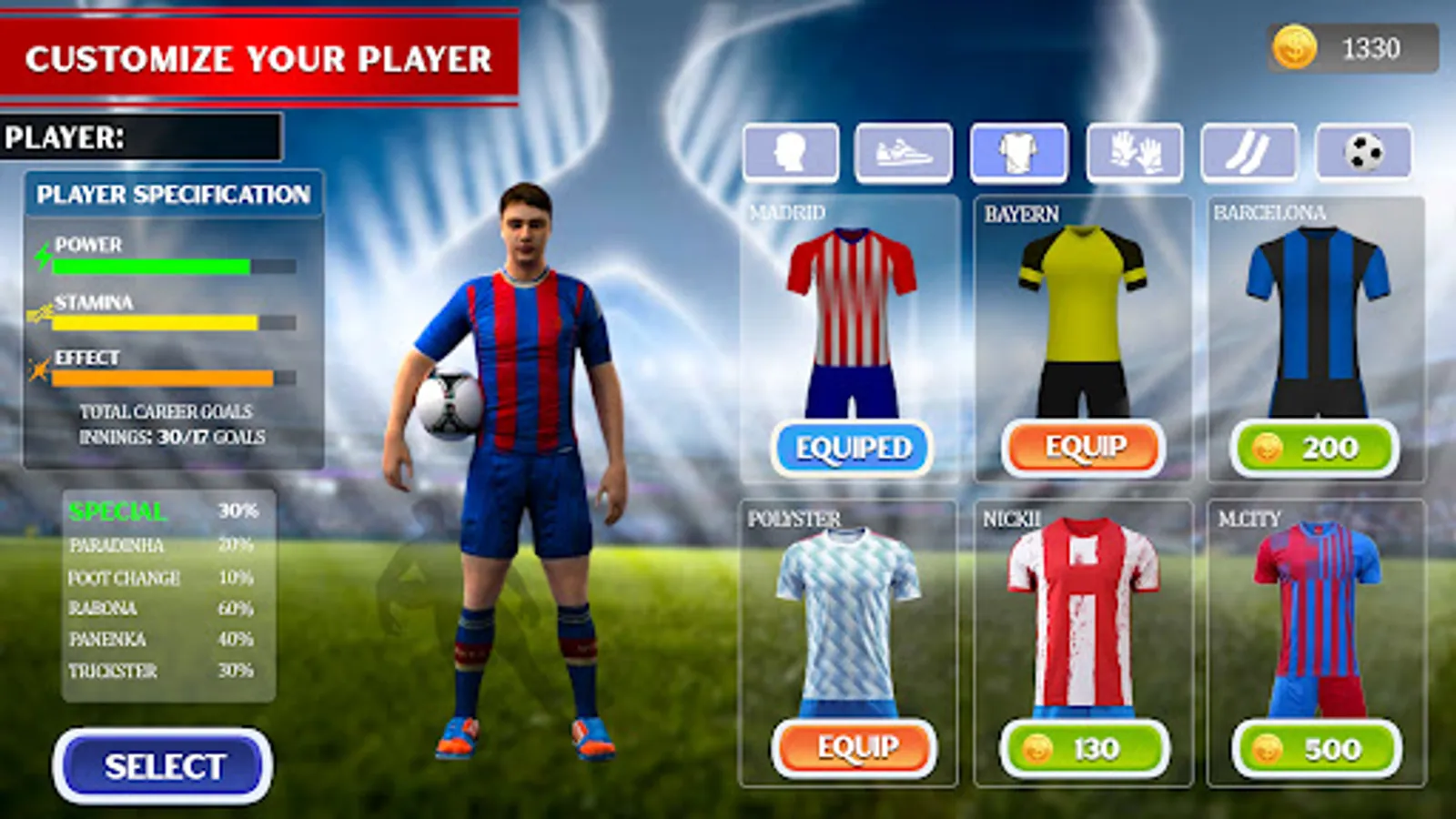
Task: Open the gloves customization icon
Action: [1133, 153]
